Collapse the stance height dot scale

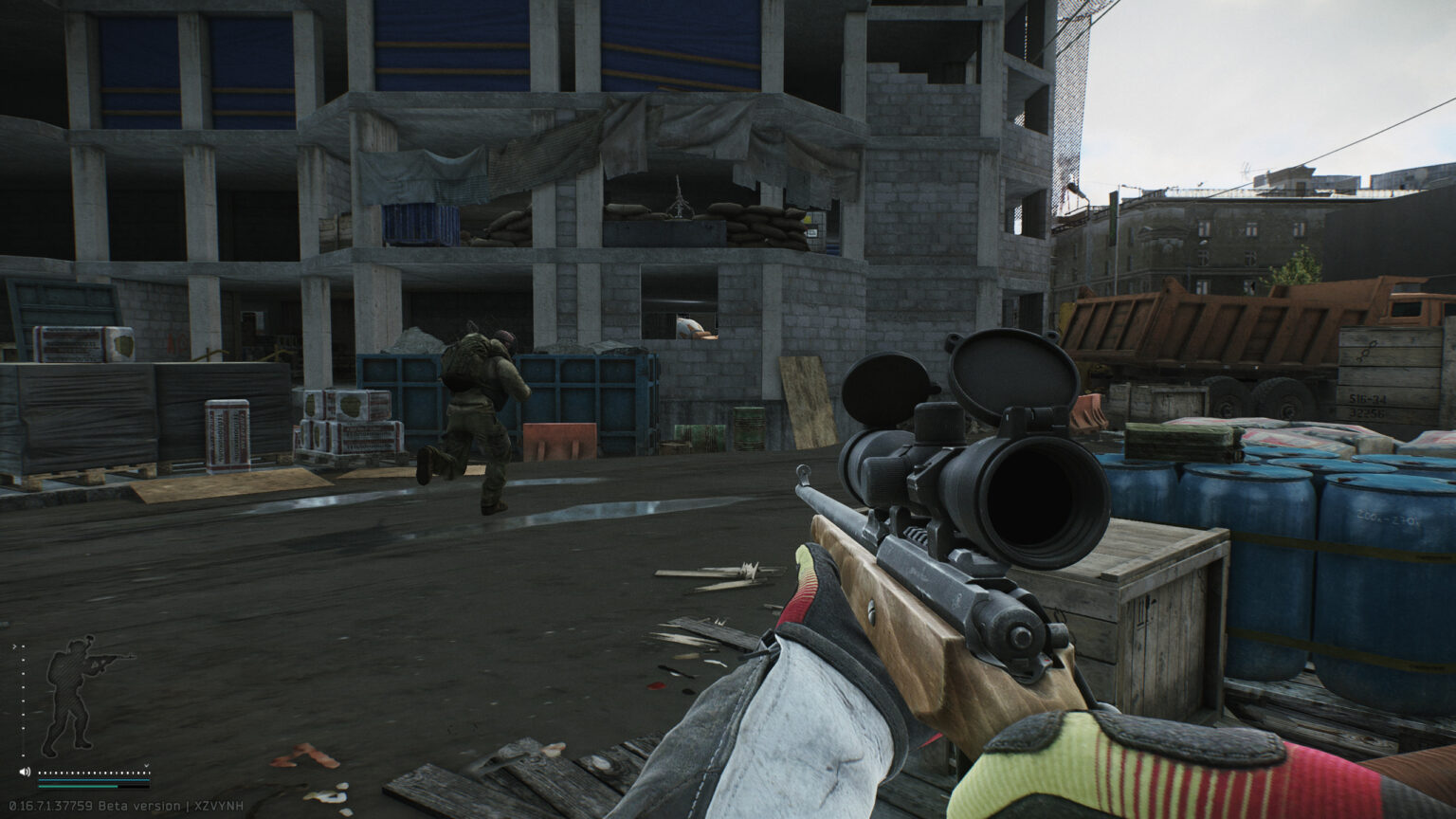(x=23, y=701)
